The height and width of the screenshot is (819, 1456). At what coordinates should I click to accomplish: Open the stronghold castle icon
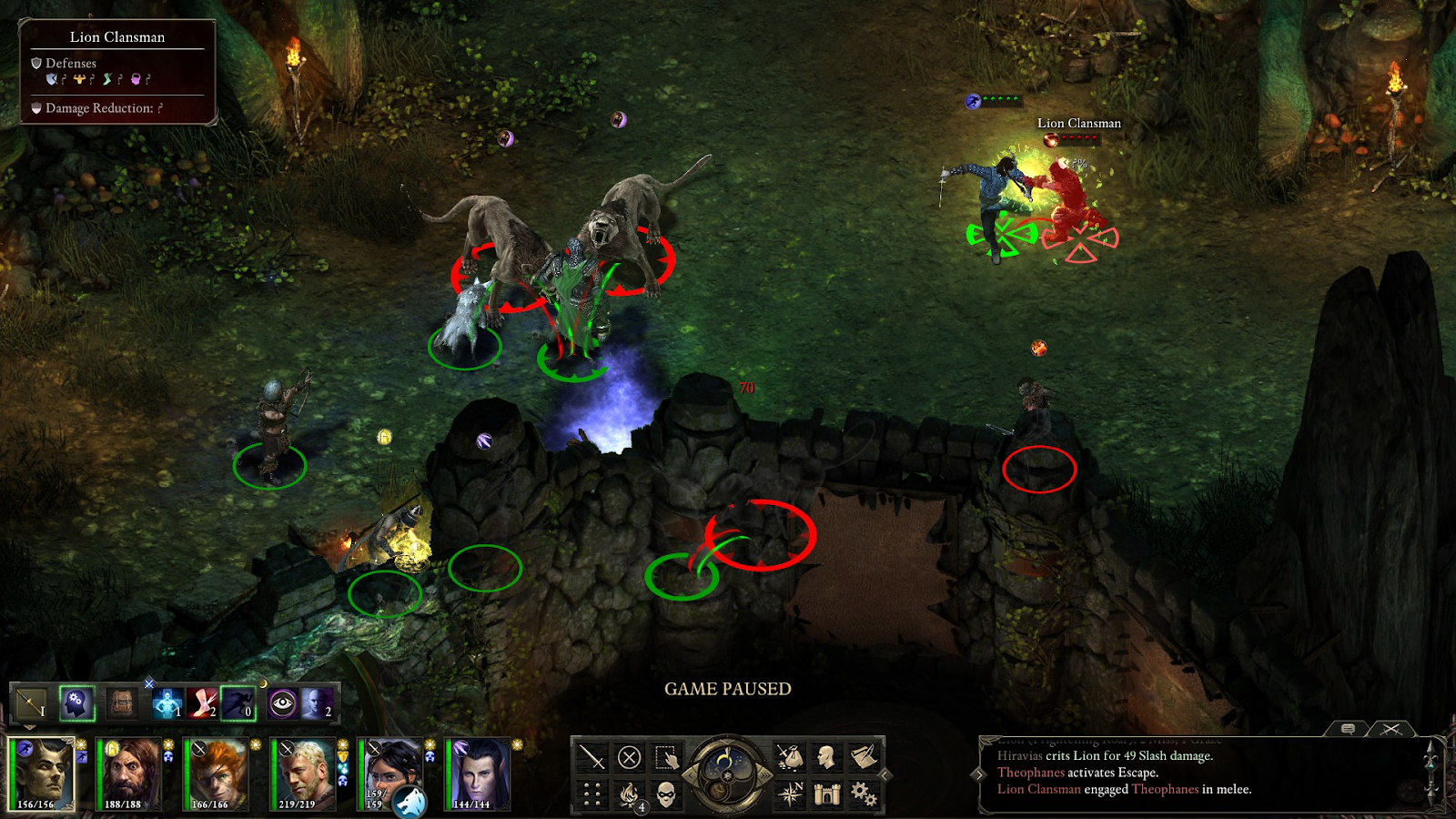(x=825, y=793)
